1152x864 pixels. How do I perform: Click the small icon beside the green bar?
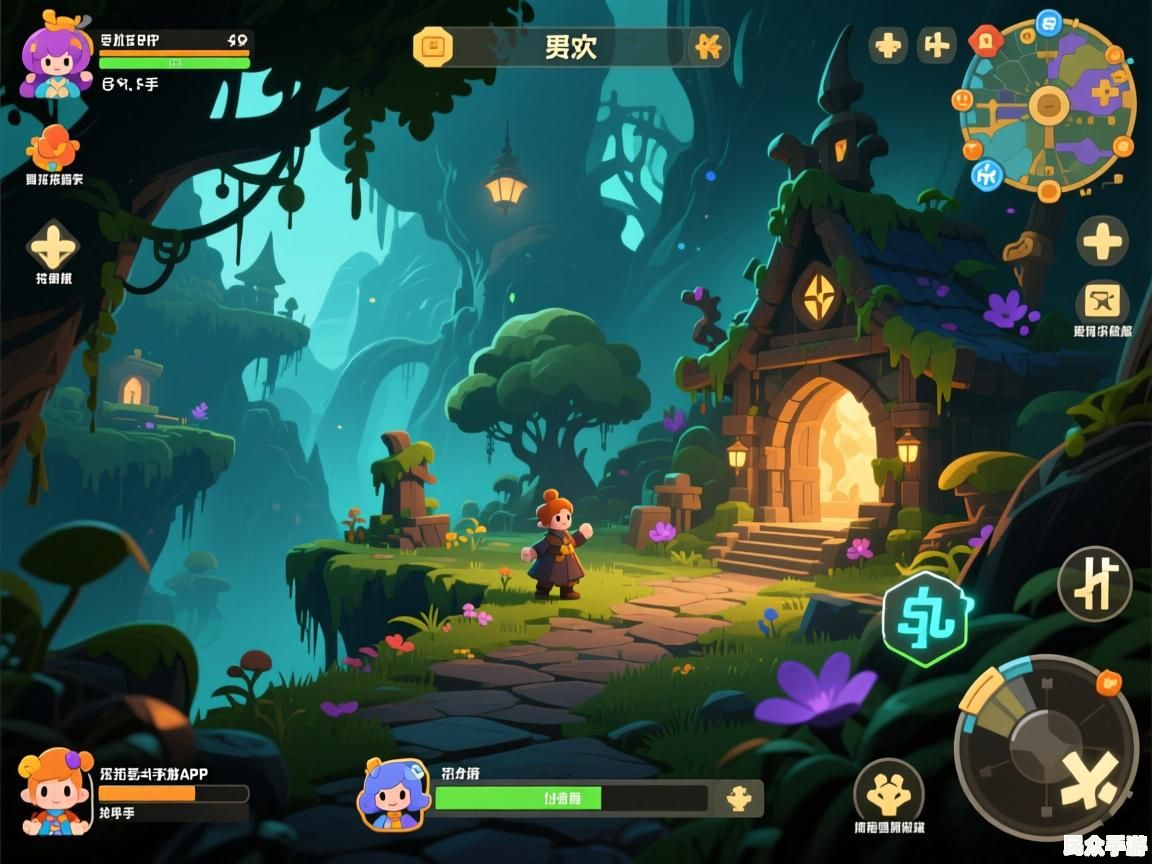pyautogui.click(x=738, y=797)
